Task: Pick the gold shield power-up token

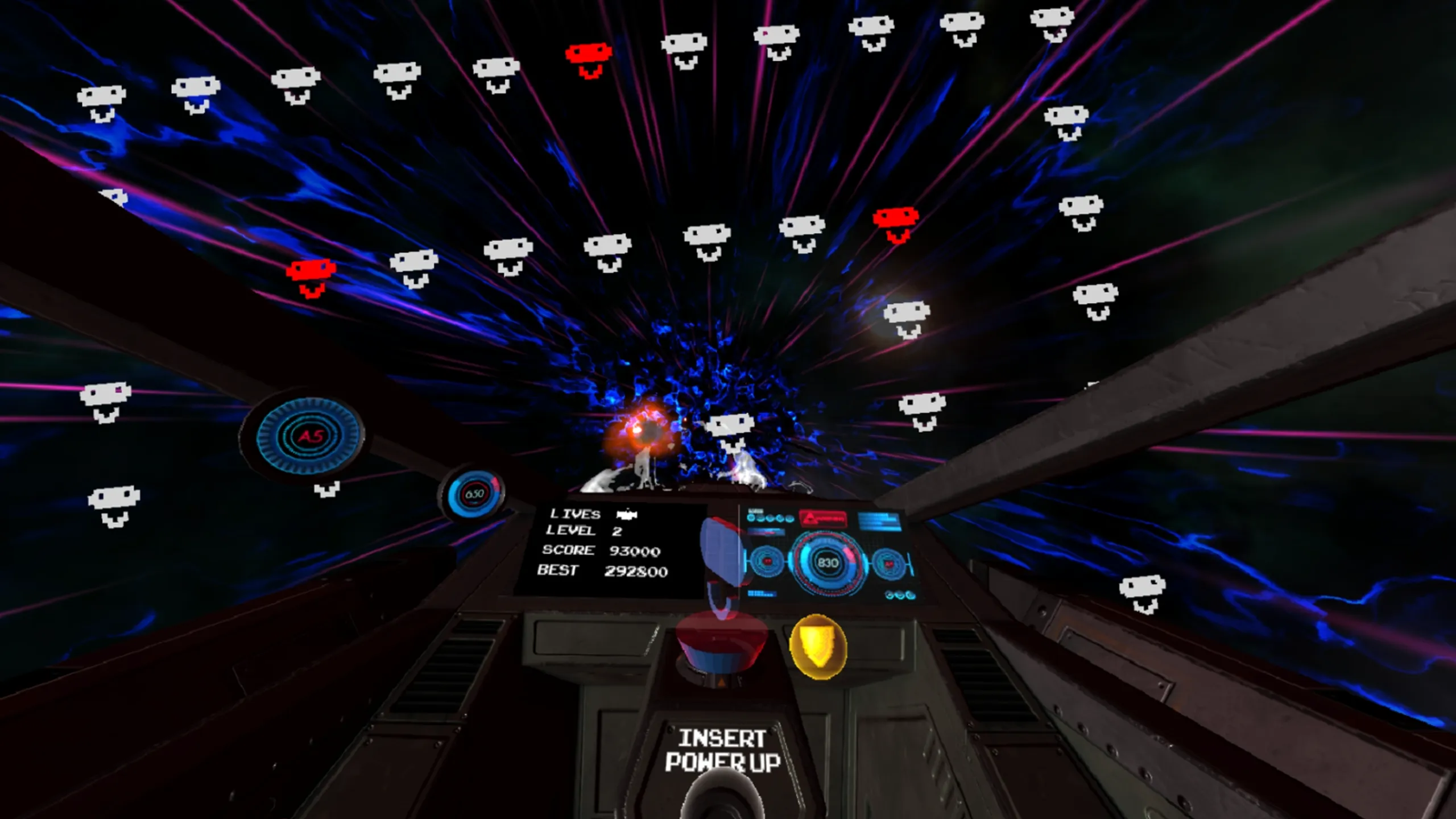Action: (x=818, y=646)
